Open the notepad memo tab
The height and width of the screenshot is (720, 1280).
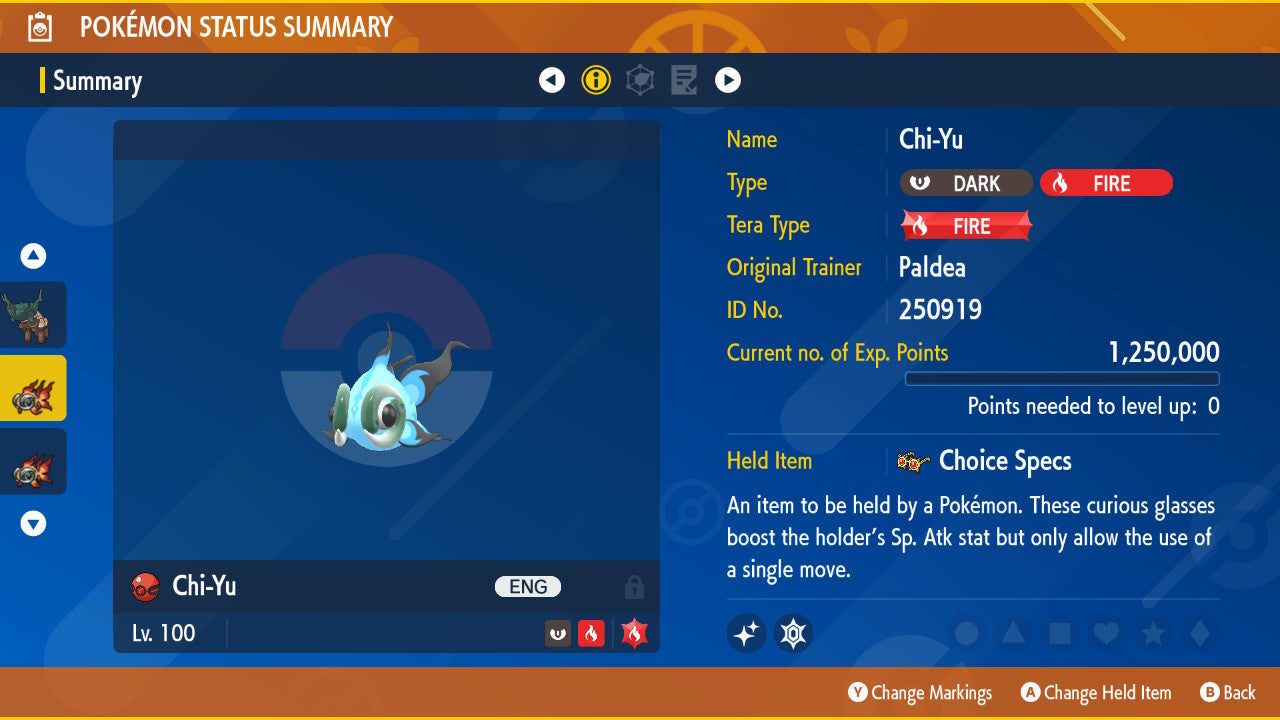pyautogui.click(x=684, y=80)
